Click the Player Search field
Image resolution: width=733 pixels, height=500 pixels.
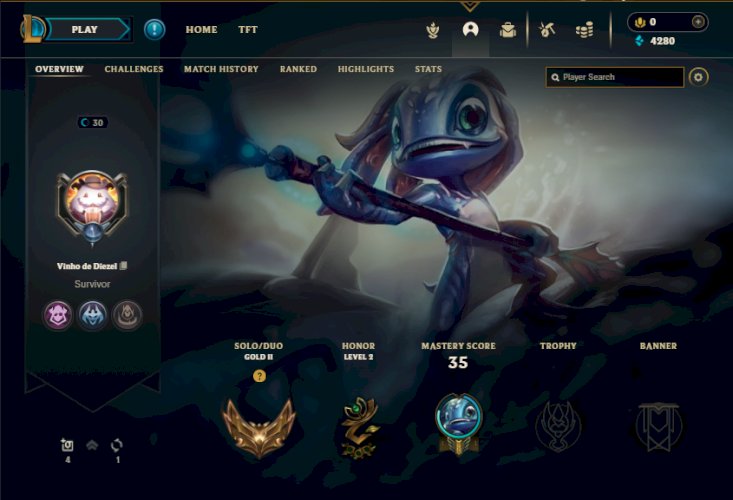(x=620, y=77)
